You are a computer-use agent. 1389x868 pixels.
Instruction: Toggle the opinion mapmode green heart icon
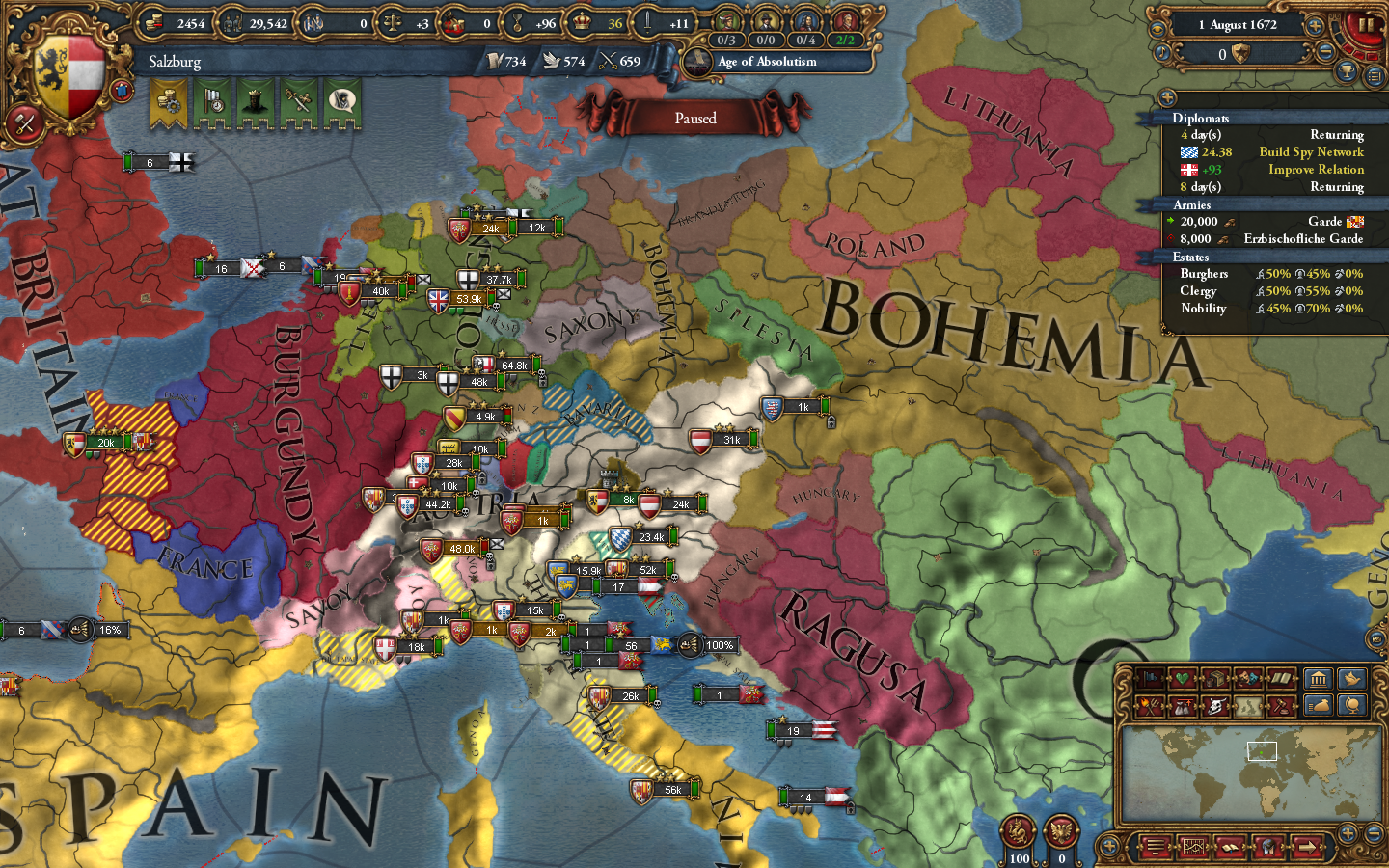1183,680
